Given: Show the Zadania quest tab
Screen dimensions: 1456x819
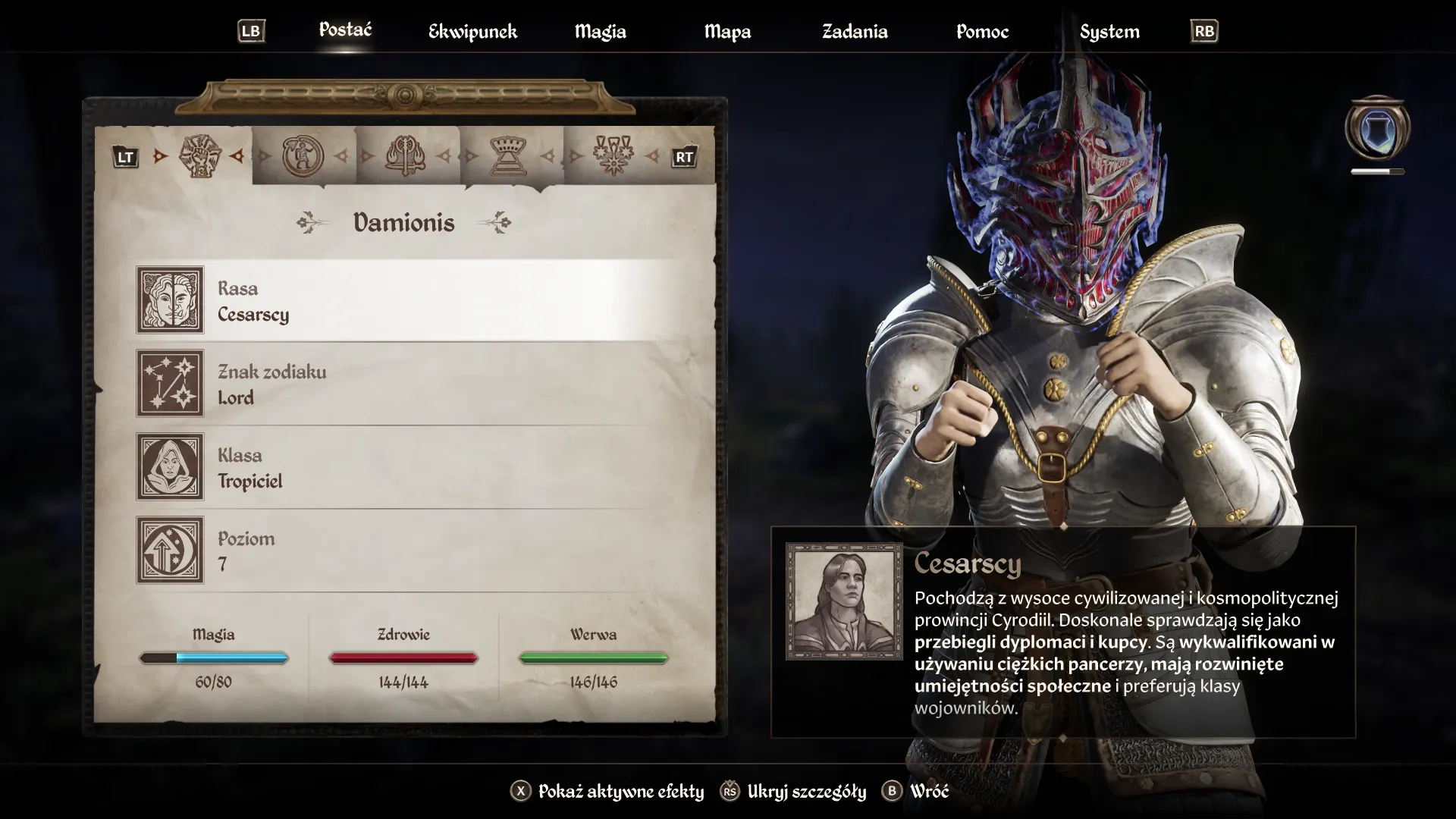Looking at the screenshot, I should tap(855, 32).
